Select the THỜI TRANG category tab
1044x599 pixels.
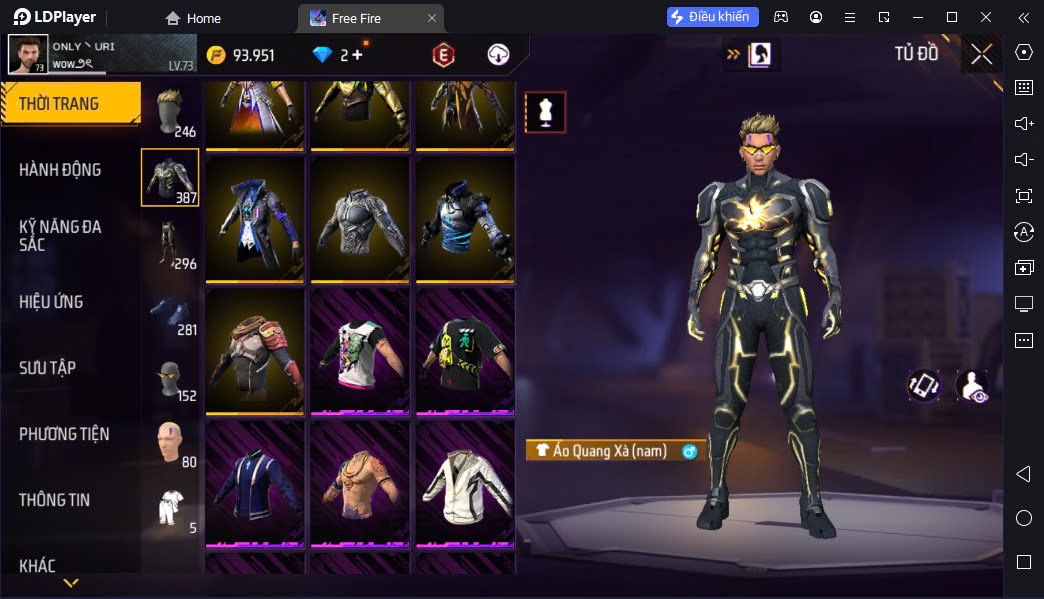point(70,104)
